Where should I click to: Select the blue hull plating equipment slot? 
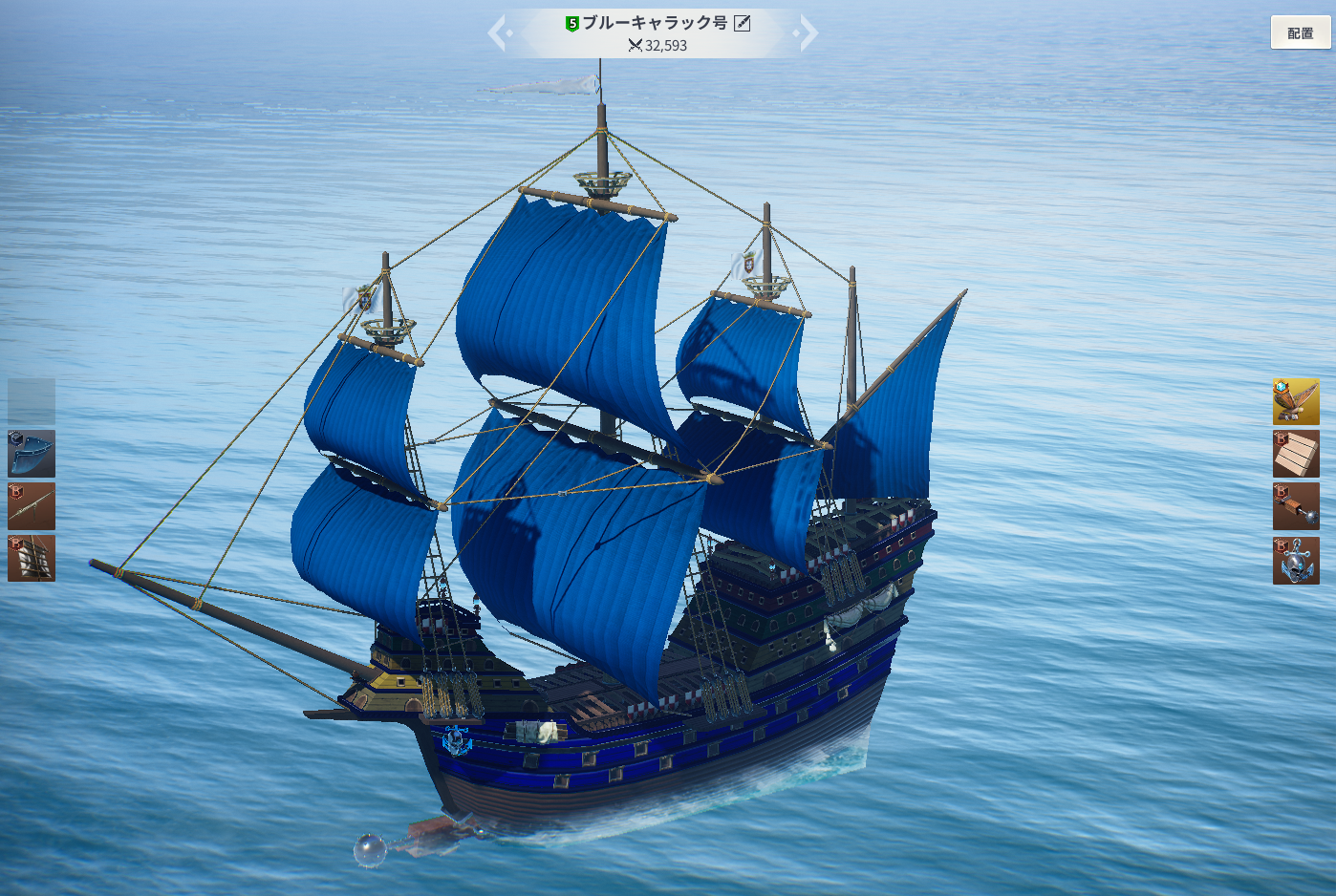32,454
